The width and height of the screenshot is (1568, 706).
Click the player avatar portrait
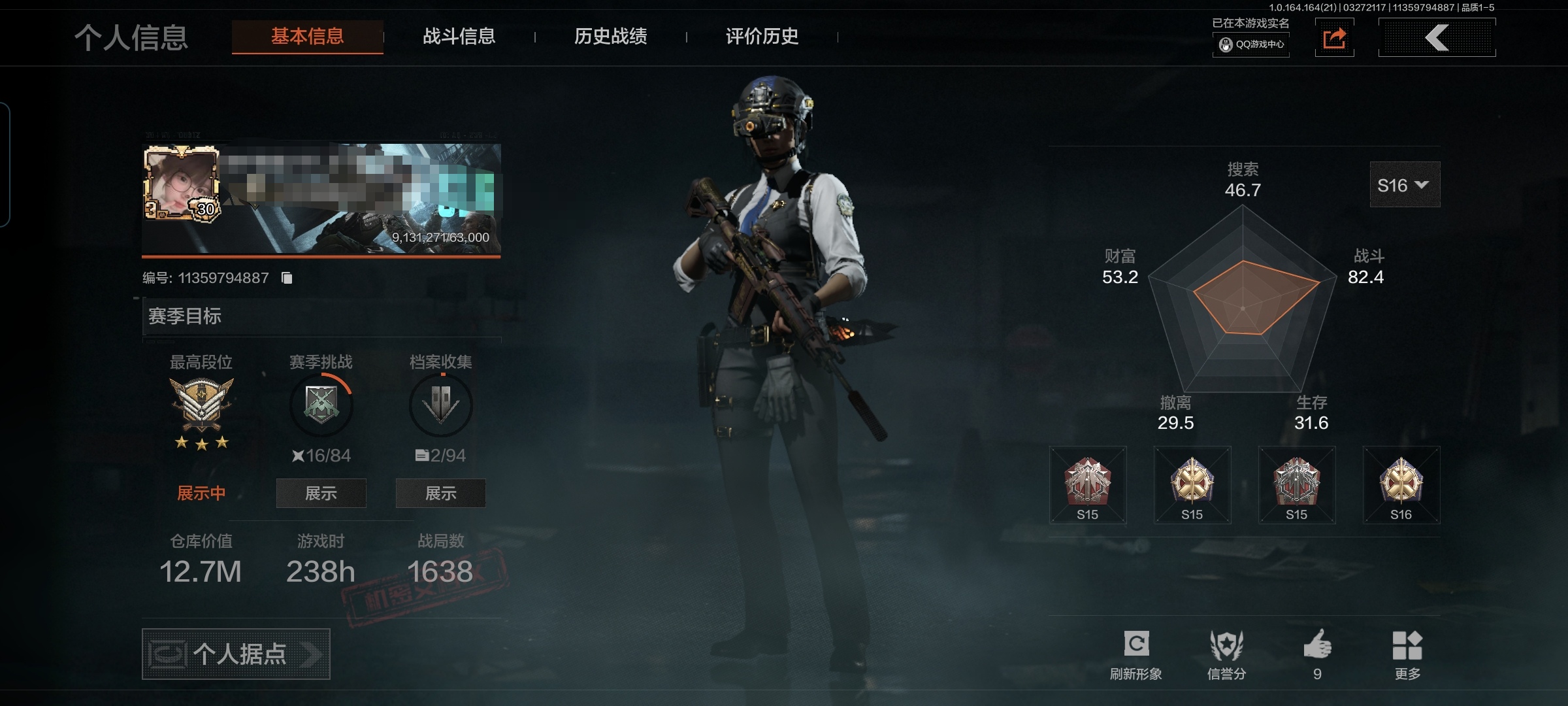[181, 183]
